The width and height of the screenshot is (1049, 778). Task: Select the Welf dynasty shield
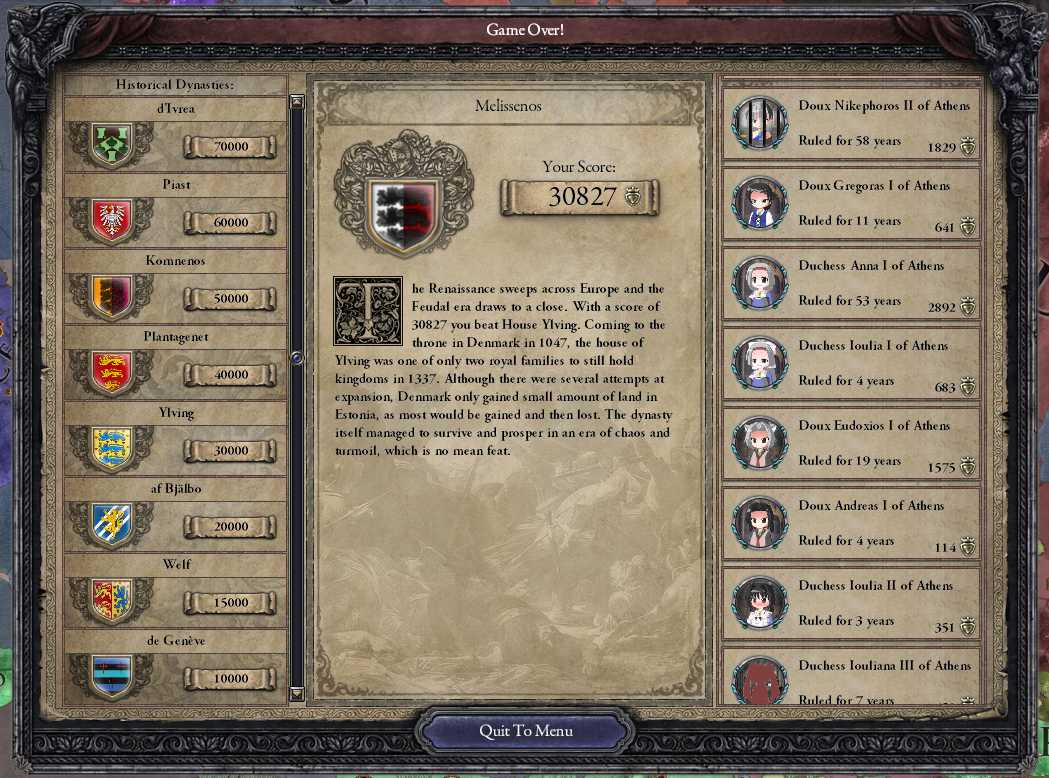111,601
